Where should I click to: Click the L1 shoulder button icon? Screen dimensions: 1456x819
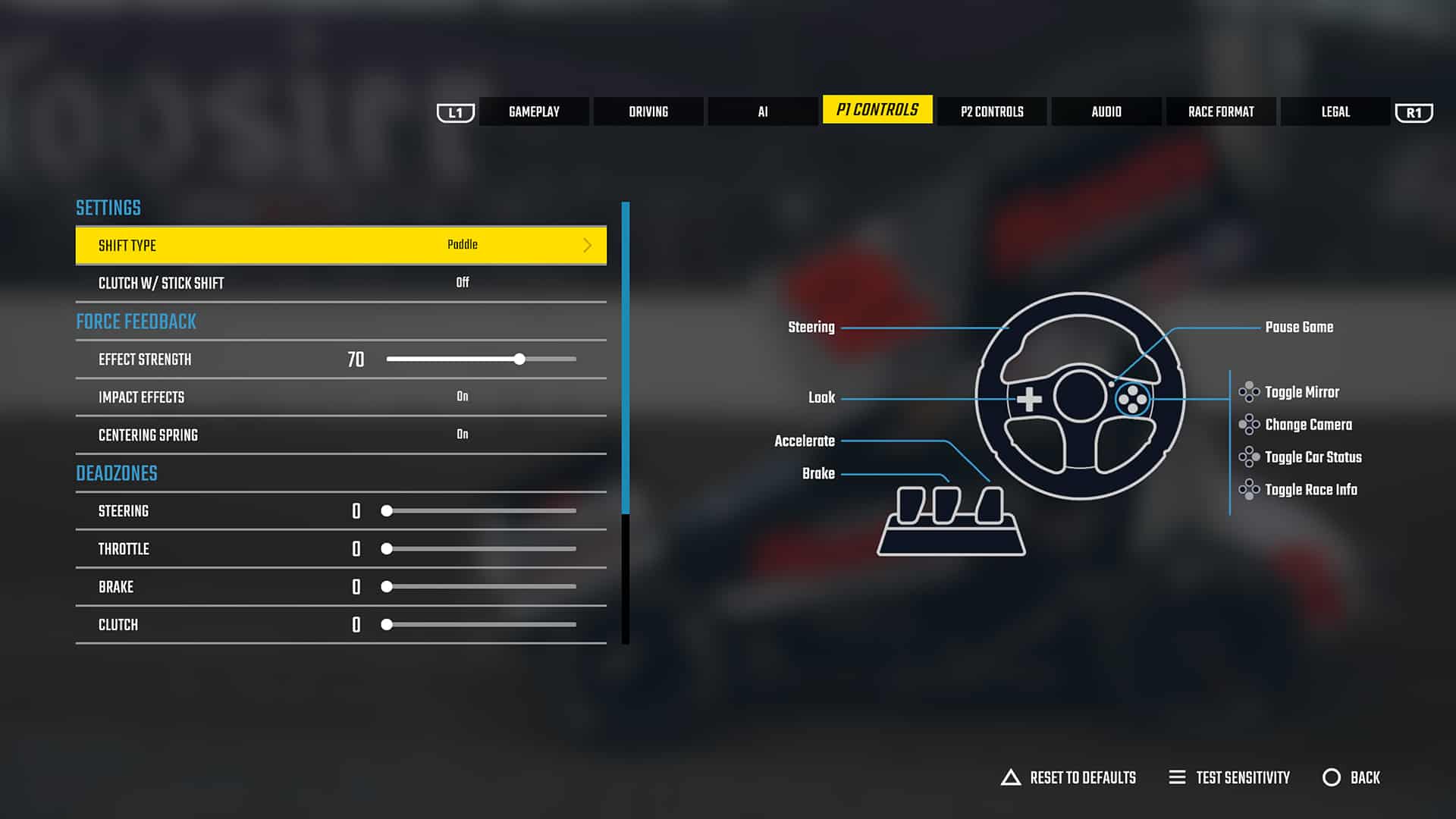point(455,111)
